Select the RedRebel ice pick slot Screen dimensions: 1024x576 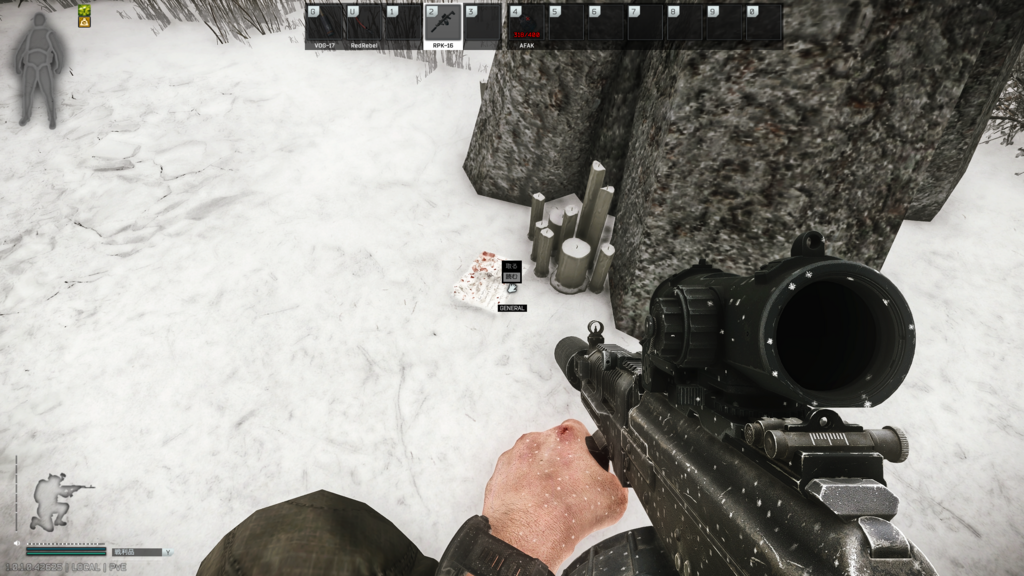[364, 24]
